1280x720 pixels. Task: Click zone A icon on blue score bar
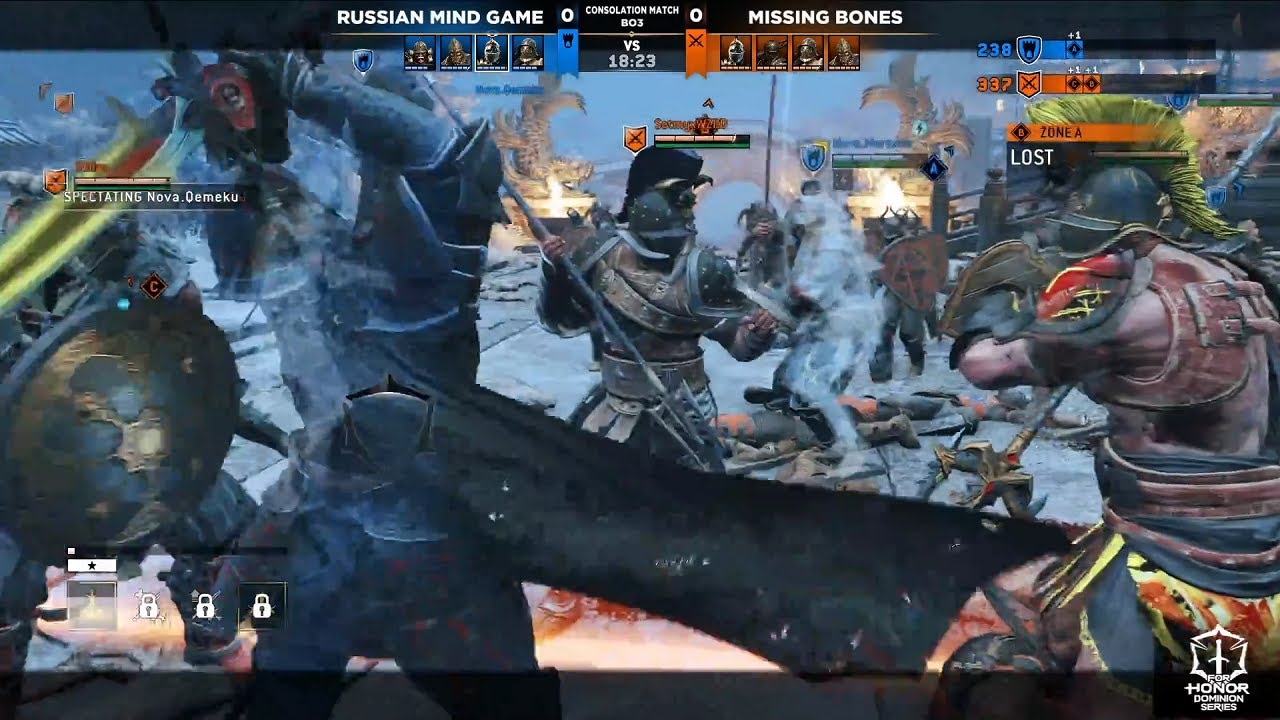pyautogui.click(x=1074, y=50)
